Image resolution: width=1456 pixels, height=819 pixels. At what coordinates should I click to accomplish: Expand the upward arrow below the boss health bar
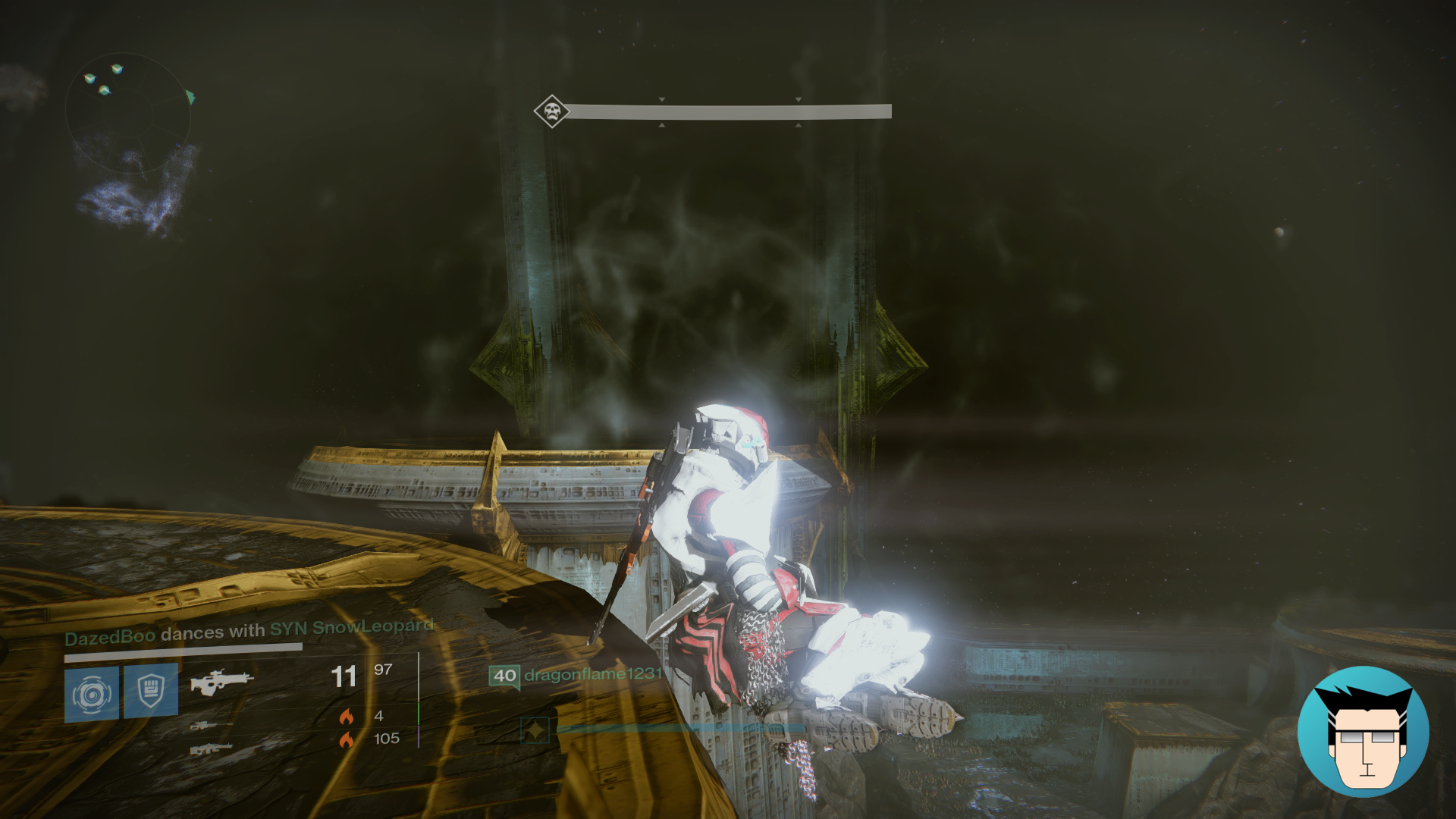click(662, 125)
